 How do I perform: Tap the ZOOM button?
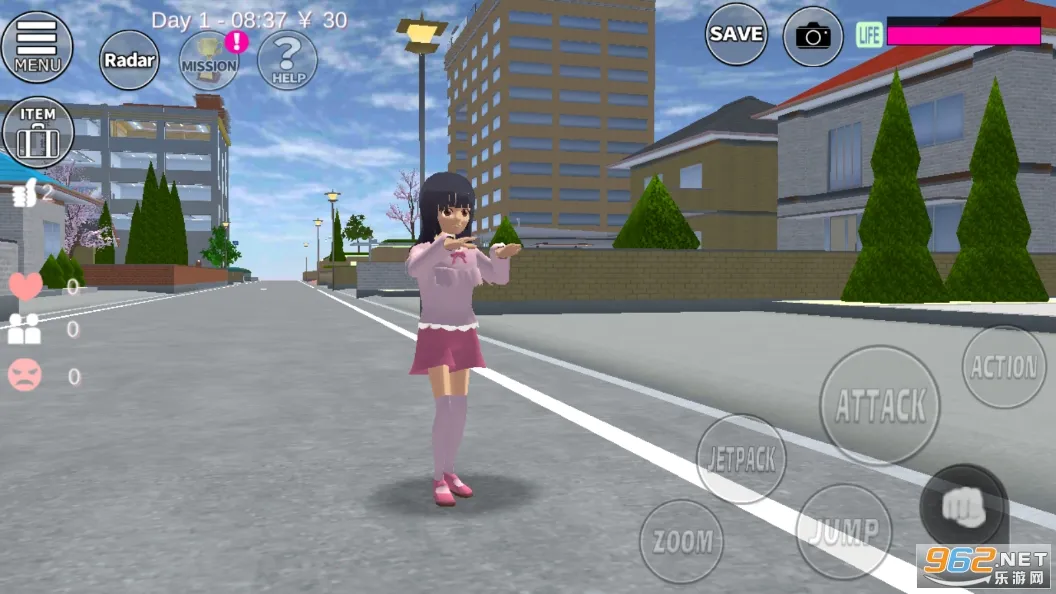point(681,541)
